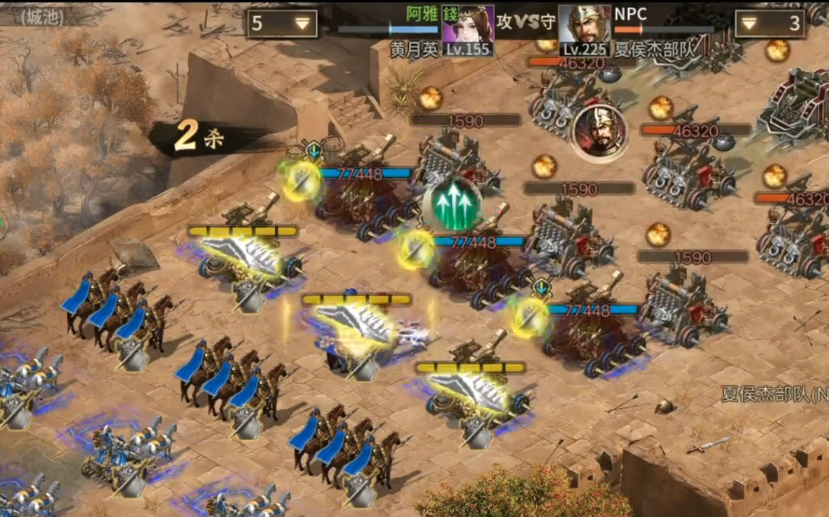Screen dimensions: 829x517
Task: Expand the defender troop count dropdown showing 3
Action: click(x=769, y=24)
